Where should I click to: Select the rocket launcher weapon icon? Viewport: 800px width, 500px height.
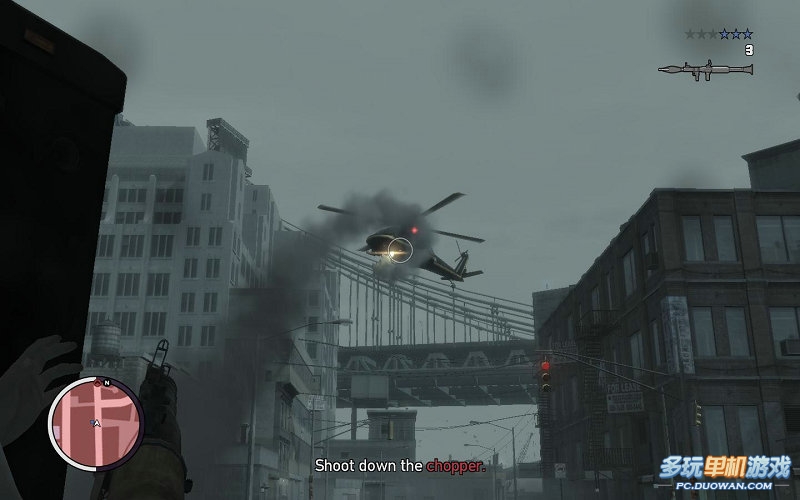point(705,69)
